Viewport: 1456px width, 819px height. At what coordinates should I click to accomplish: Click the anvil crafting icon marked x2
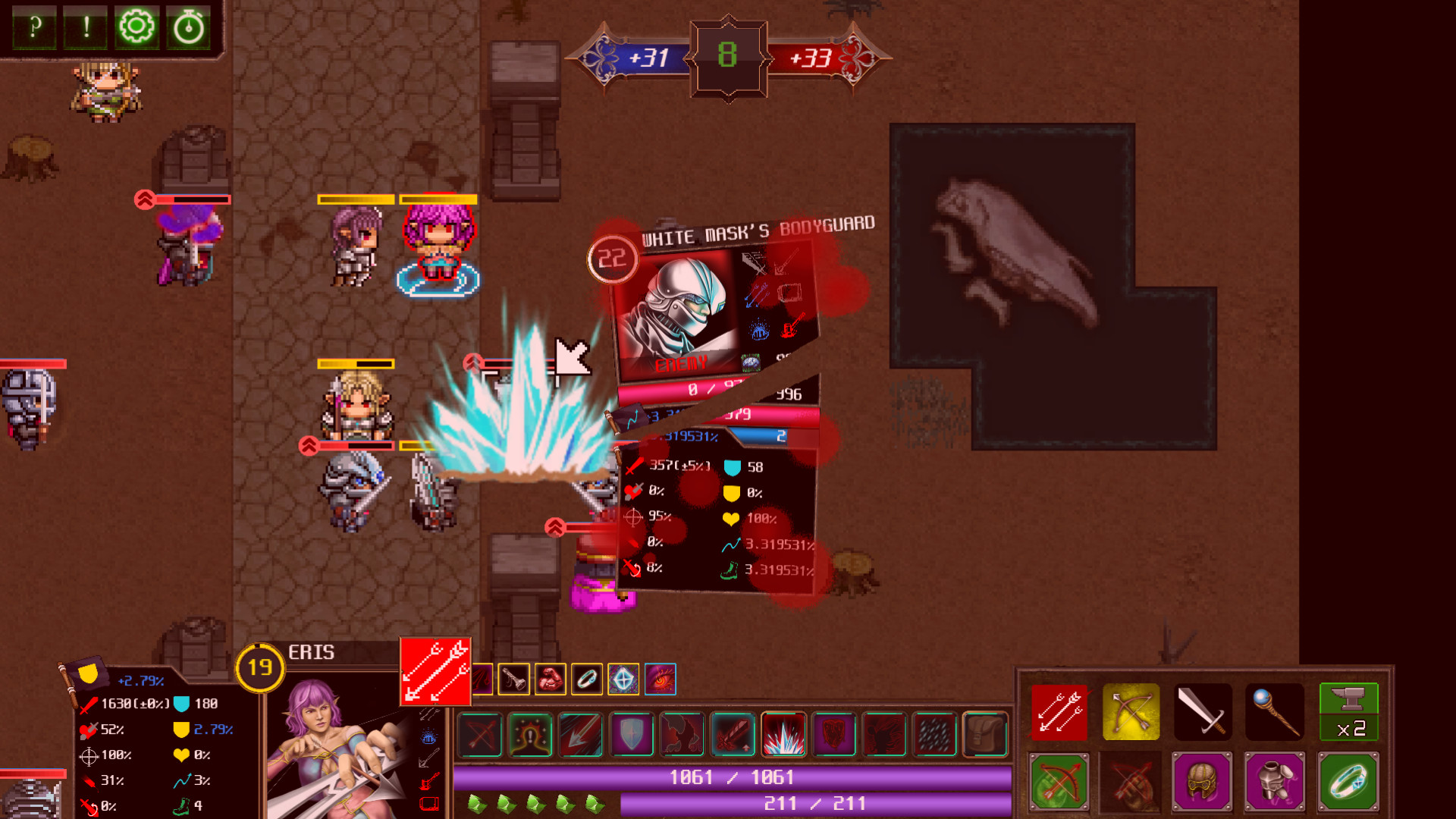pyautogui.click(x=1349, y=711)
